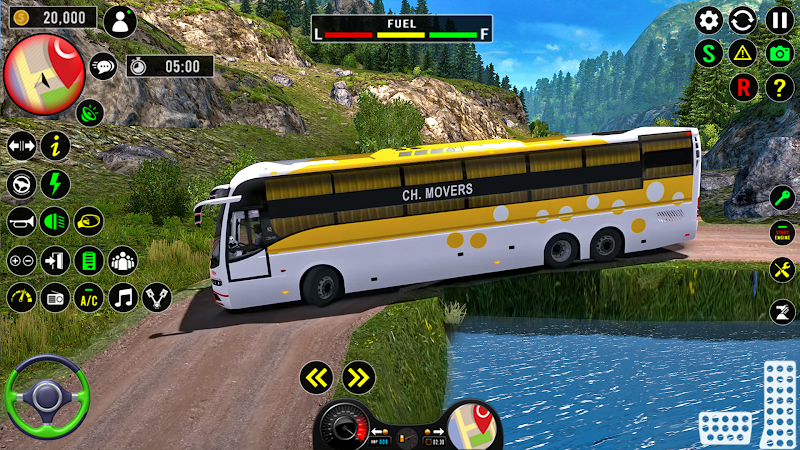Open the gear settings menu
800x450 pixels.
pos(709,19)
